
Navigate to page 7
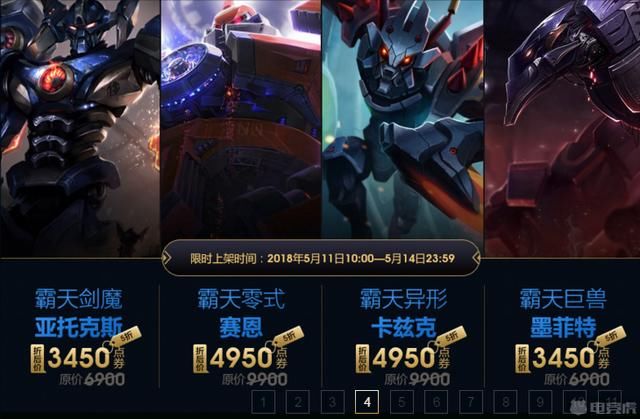(472, 402)
